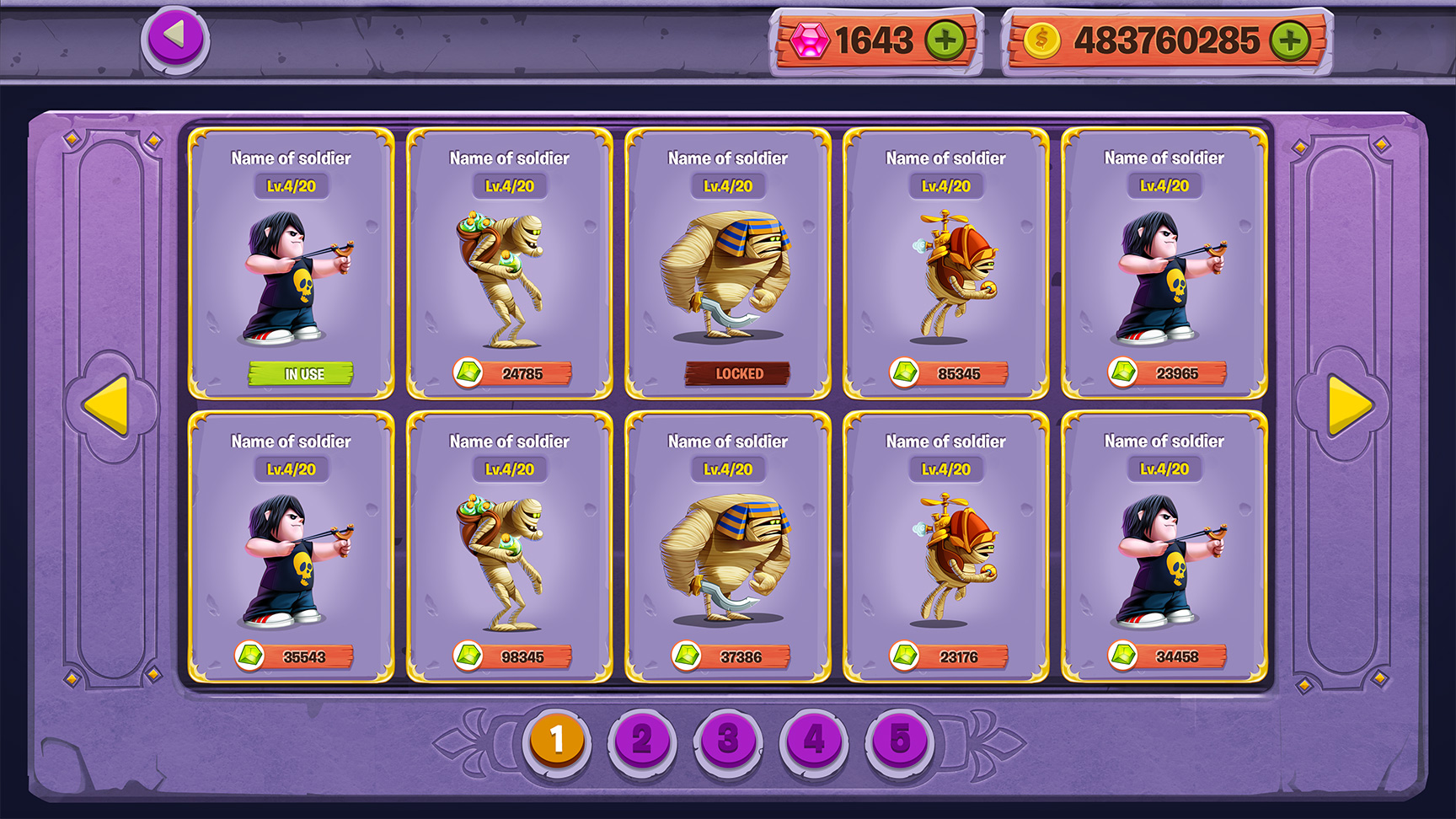Buy the mummy brute priced 37386
The image size is (1456, 819).
coord(731,656)
